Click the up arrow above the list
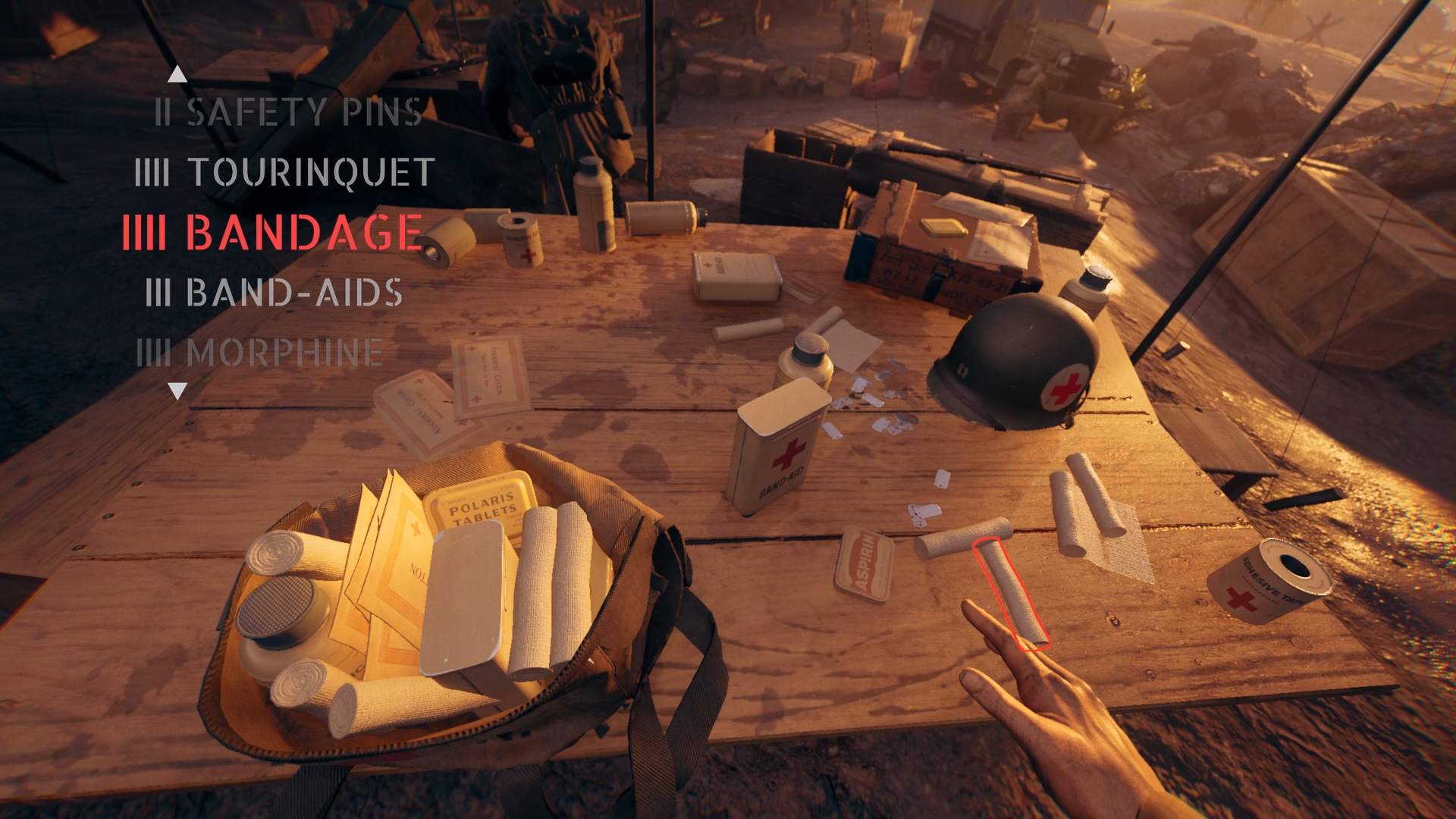This screenshot has height=819, width=1456. (177, 74)
